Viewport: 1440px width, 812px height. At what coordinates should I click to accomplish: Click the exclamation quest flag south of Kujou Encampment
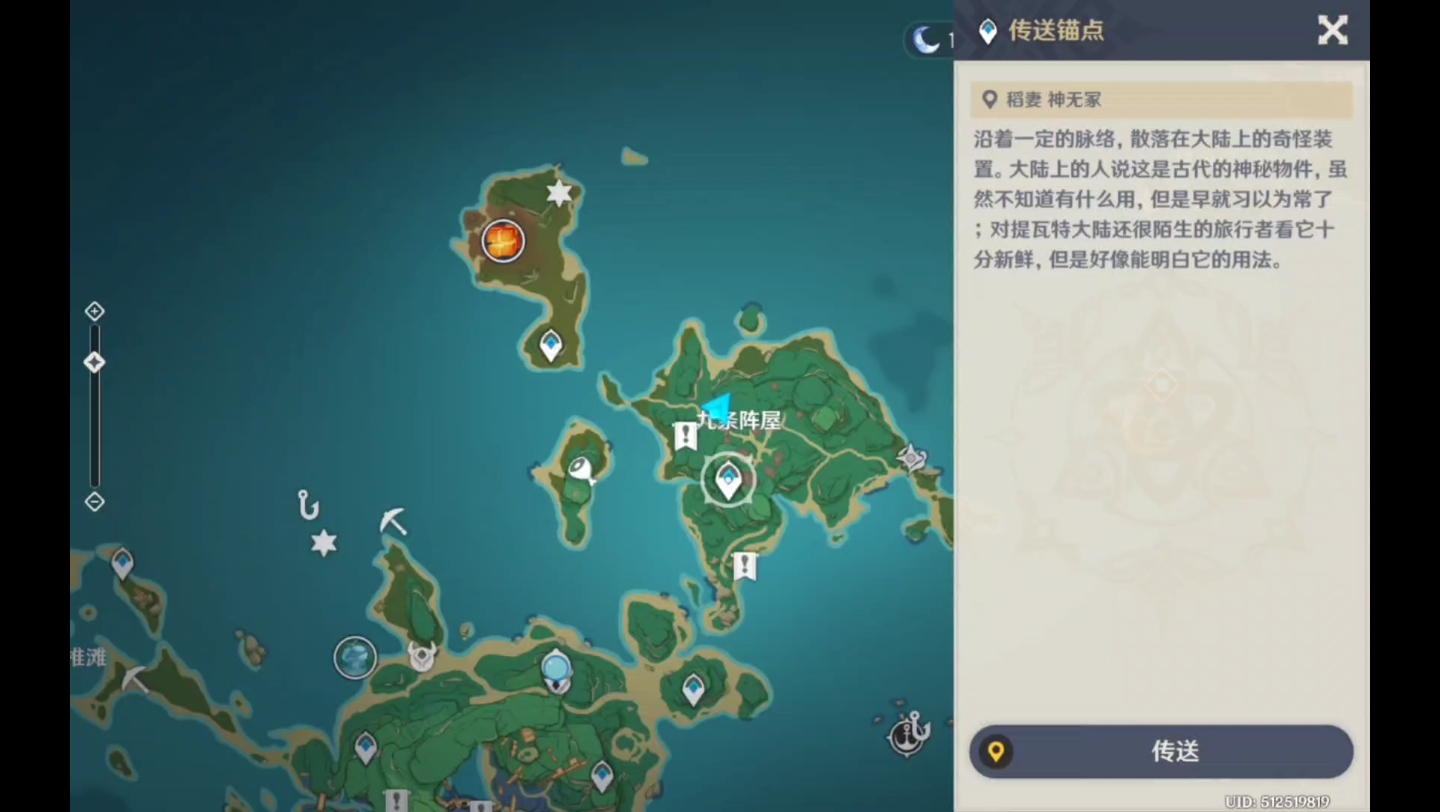[744, 567]
